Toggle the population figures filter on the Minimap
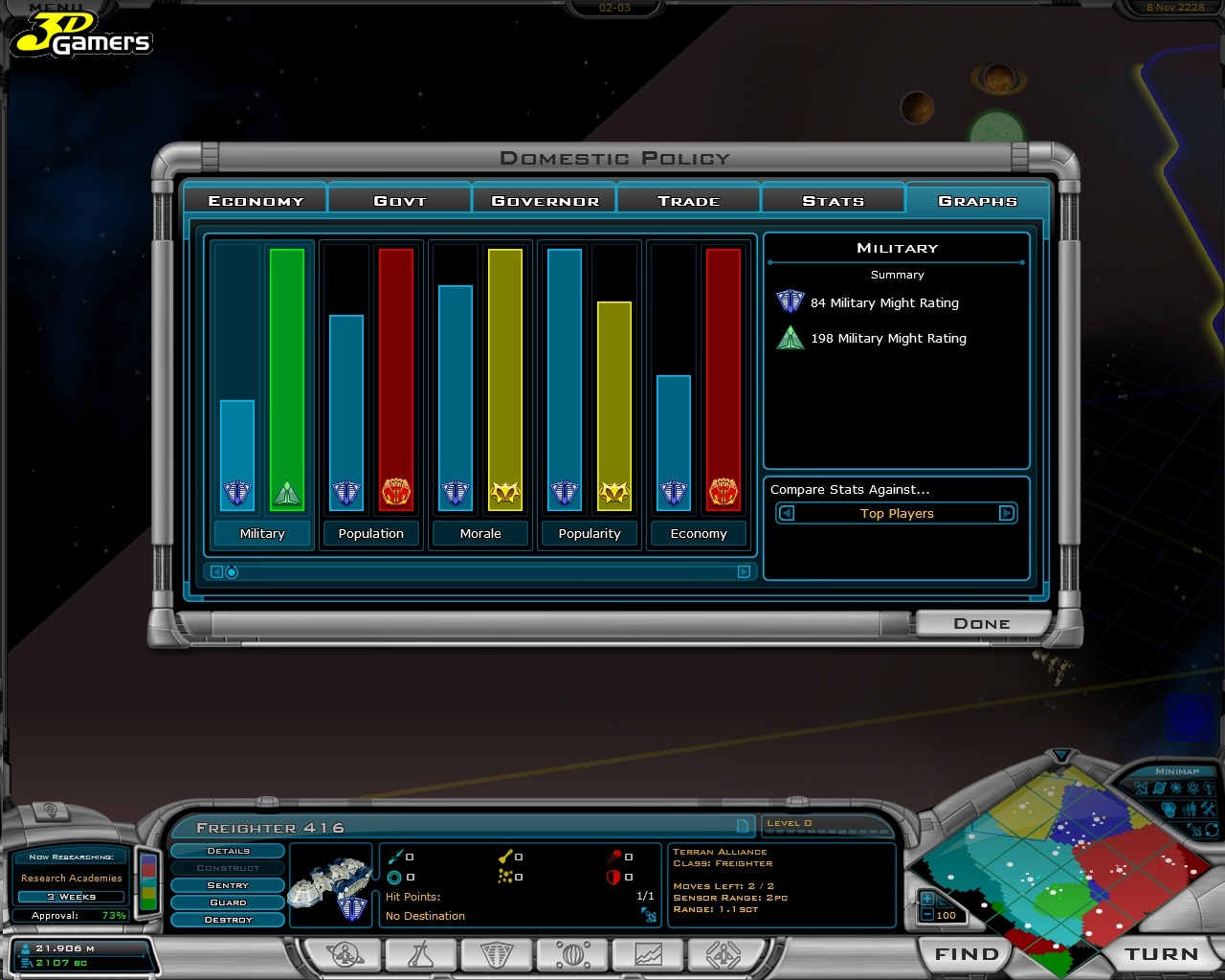The image size is (1225, 980). point(1189,809)
